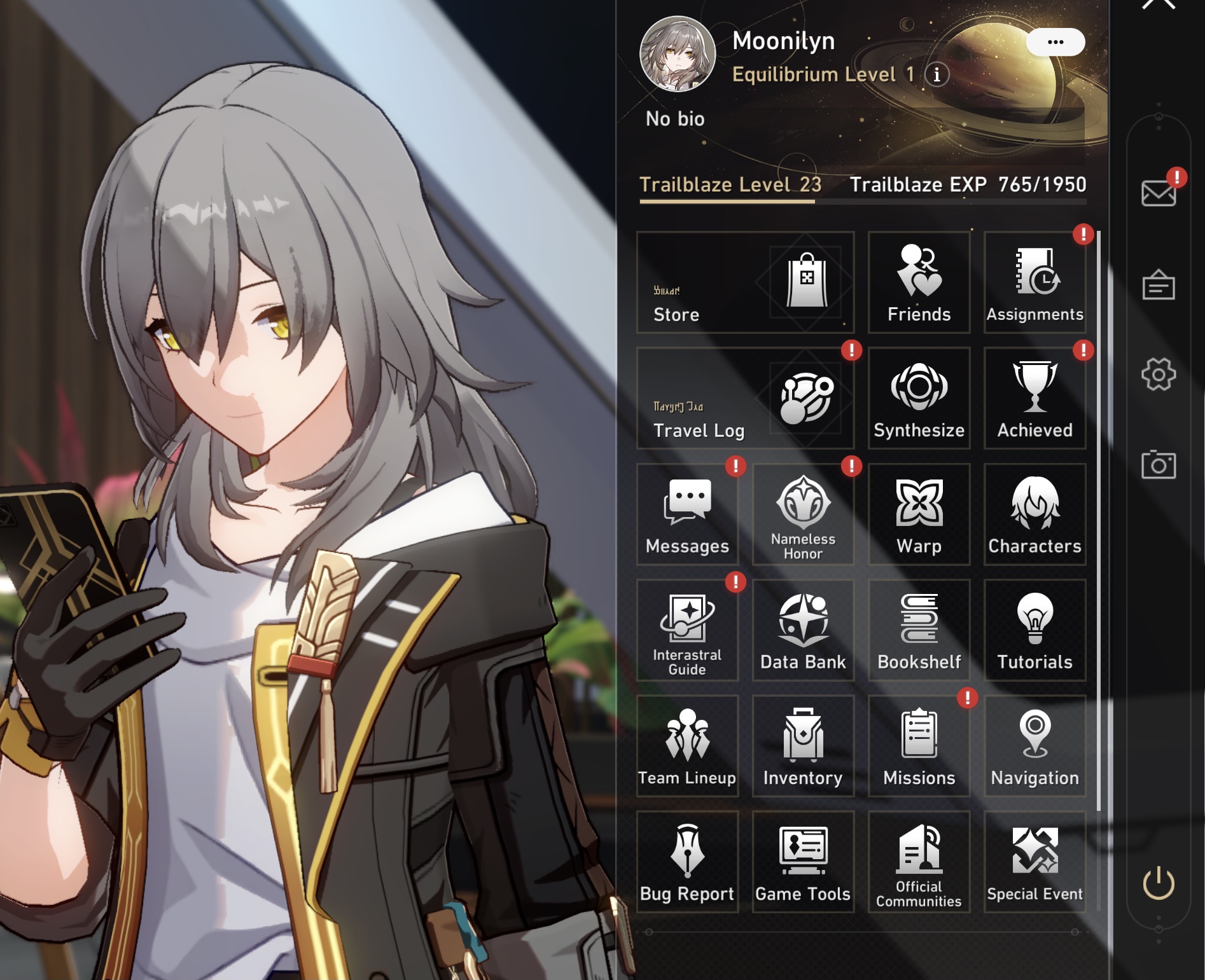The width and height of the screenshot is (1205, 980).
Task: Open the Data Bank
Action: click(803, 631)
